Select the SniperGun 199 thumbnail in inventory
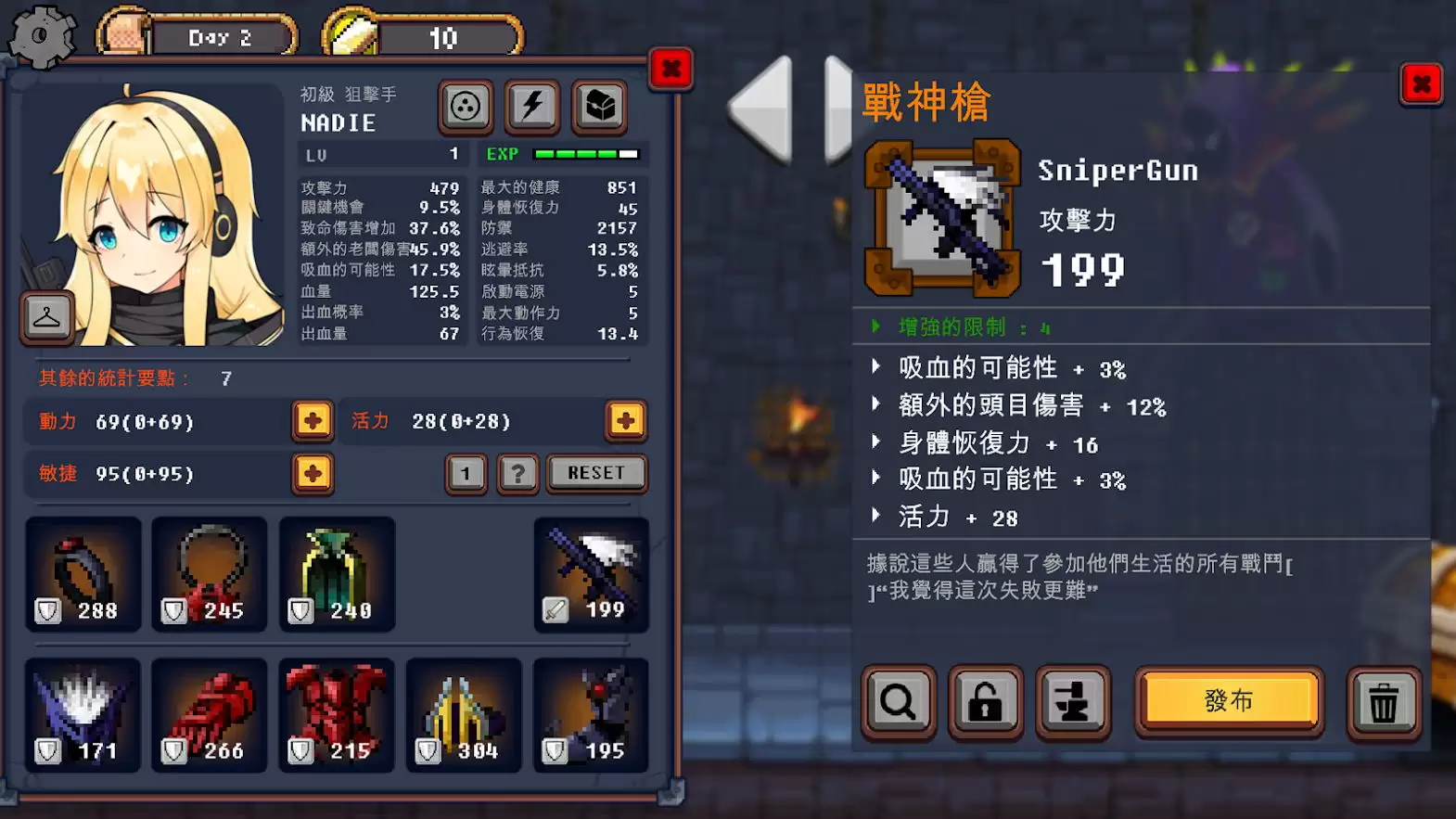 591,573
